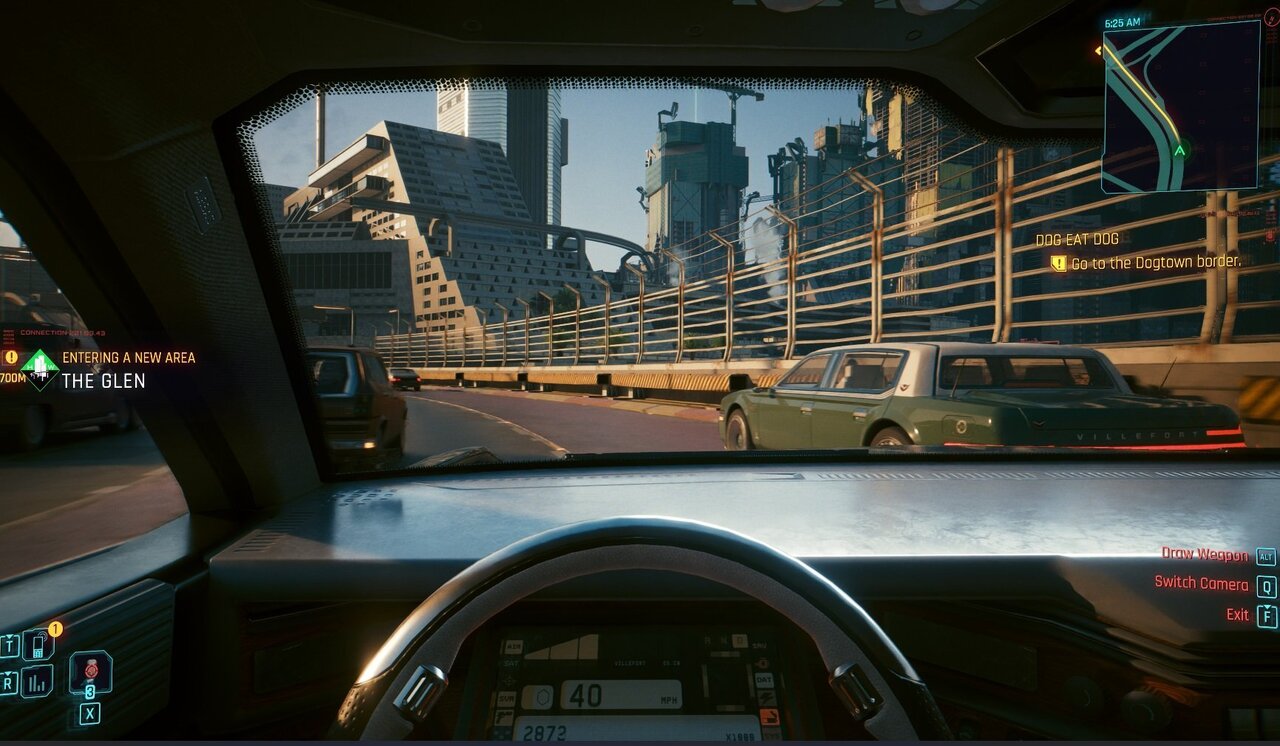Click the green fast travel area marker

click(40, 369)
